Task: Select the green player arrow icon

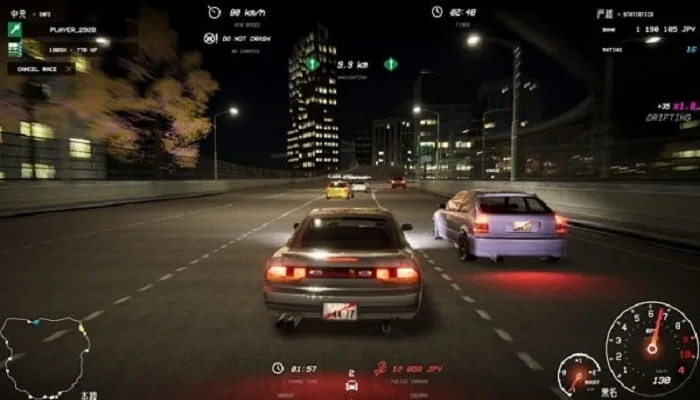Action: pyautogui.click(x=15, y=29)
